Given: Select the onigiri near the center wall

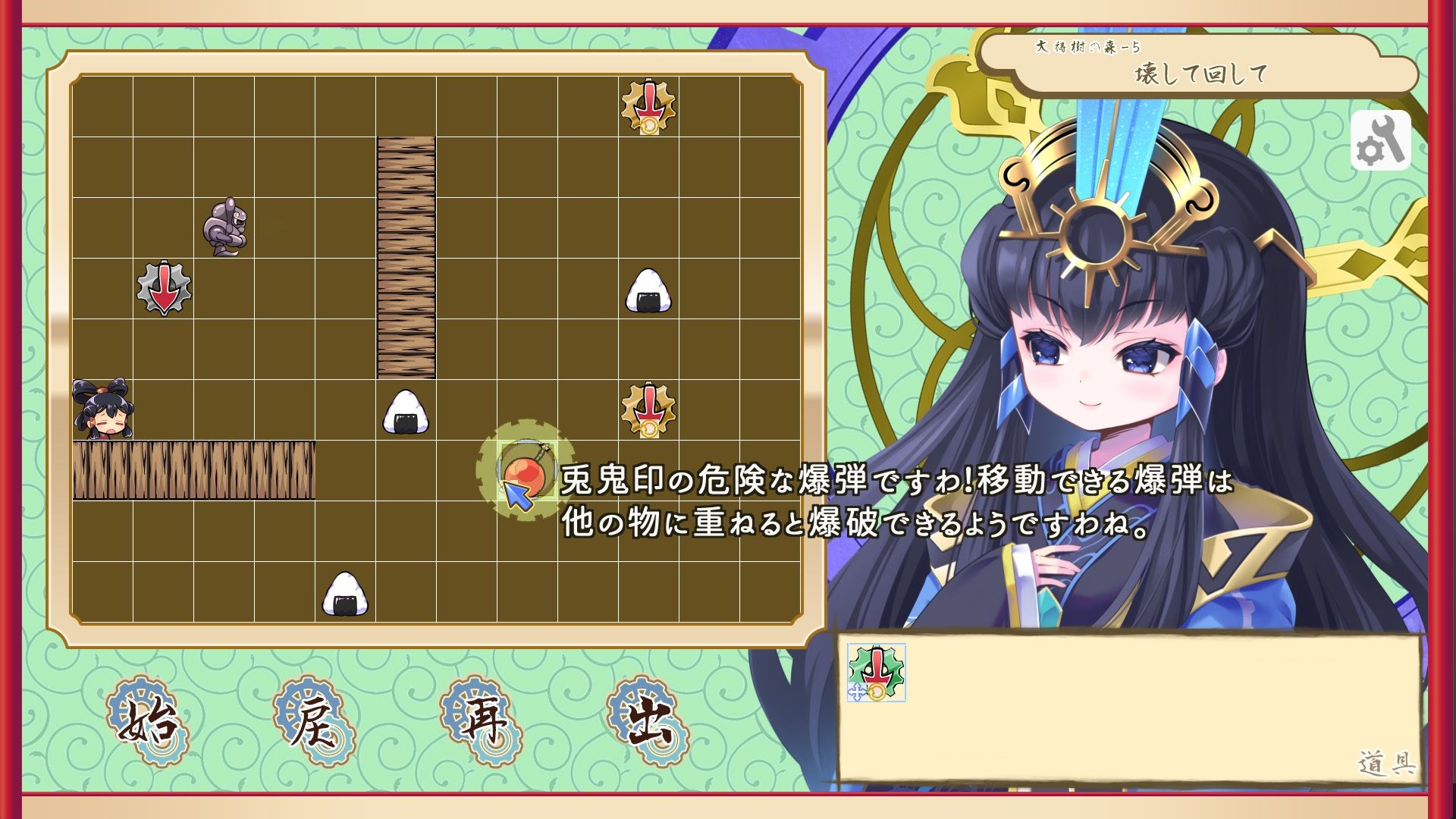Looking at the screenshot, I should coord(406,413).
